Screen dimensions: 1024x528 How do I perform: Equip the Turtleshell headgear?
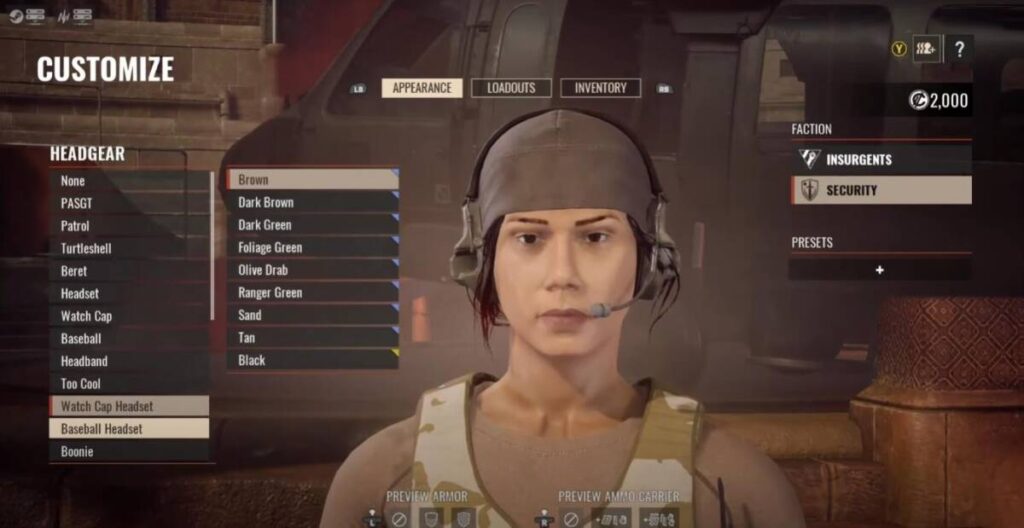click(x=129, y=248)
